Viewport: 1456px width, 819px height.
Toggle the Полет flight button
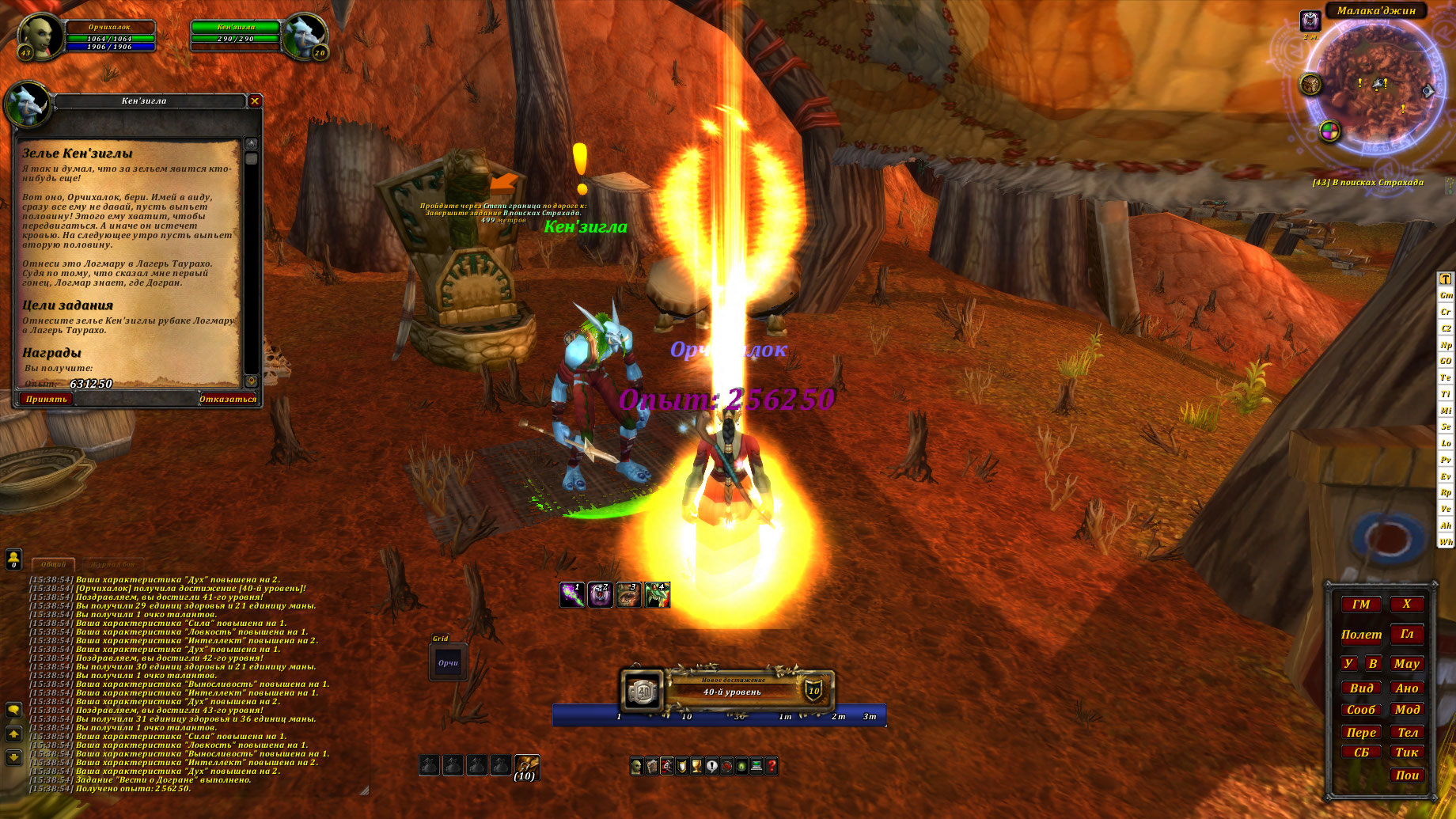tap(1361, 635)
